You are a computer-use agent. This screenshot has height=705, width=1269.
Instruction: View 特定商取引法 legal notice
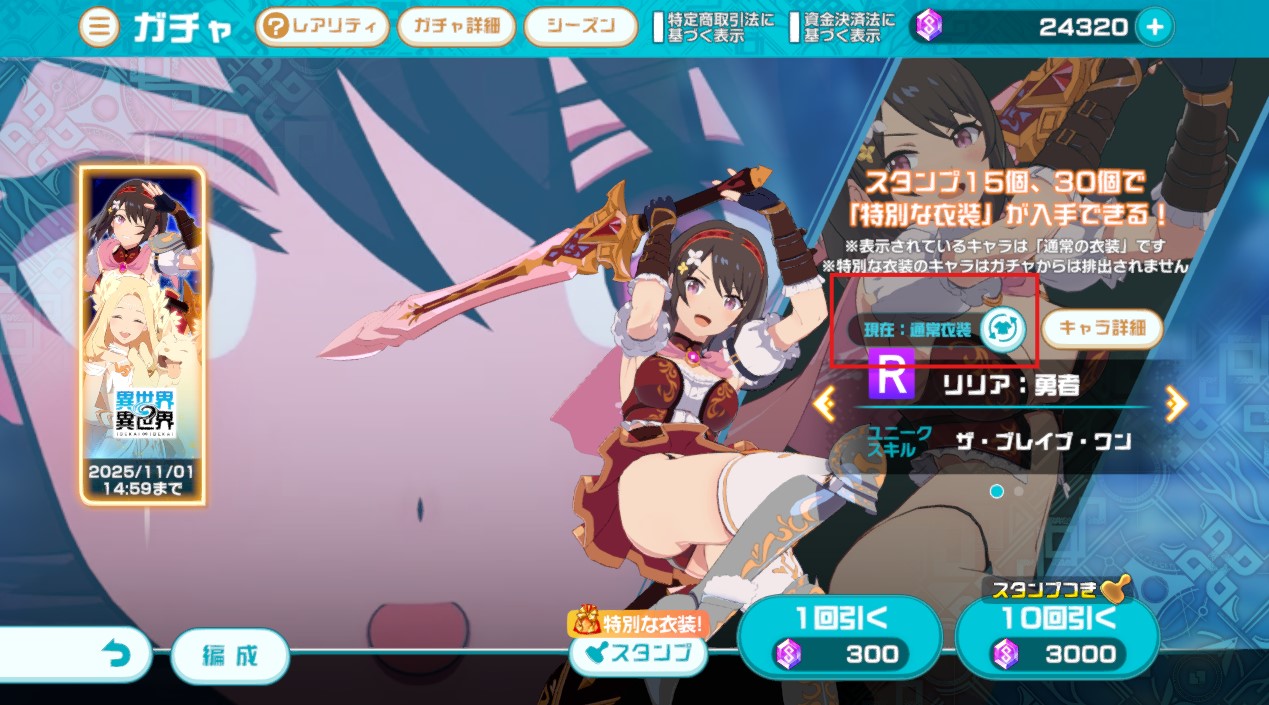coord(712,27)
